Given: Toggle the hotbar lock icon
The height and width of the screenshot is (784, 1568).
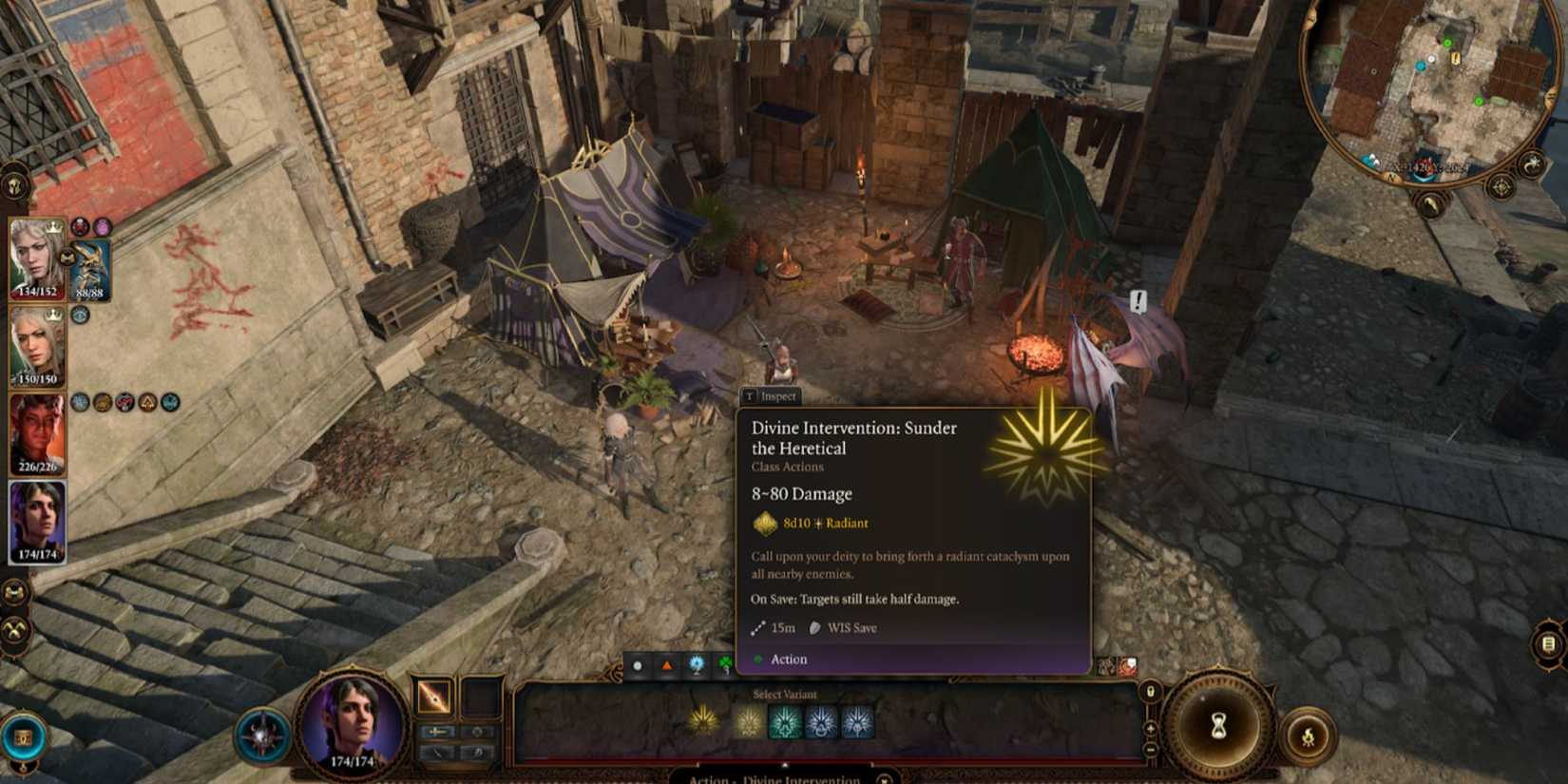Looking at the screenshot, I should pos(1149,691).
